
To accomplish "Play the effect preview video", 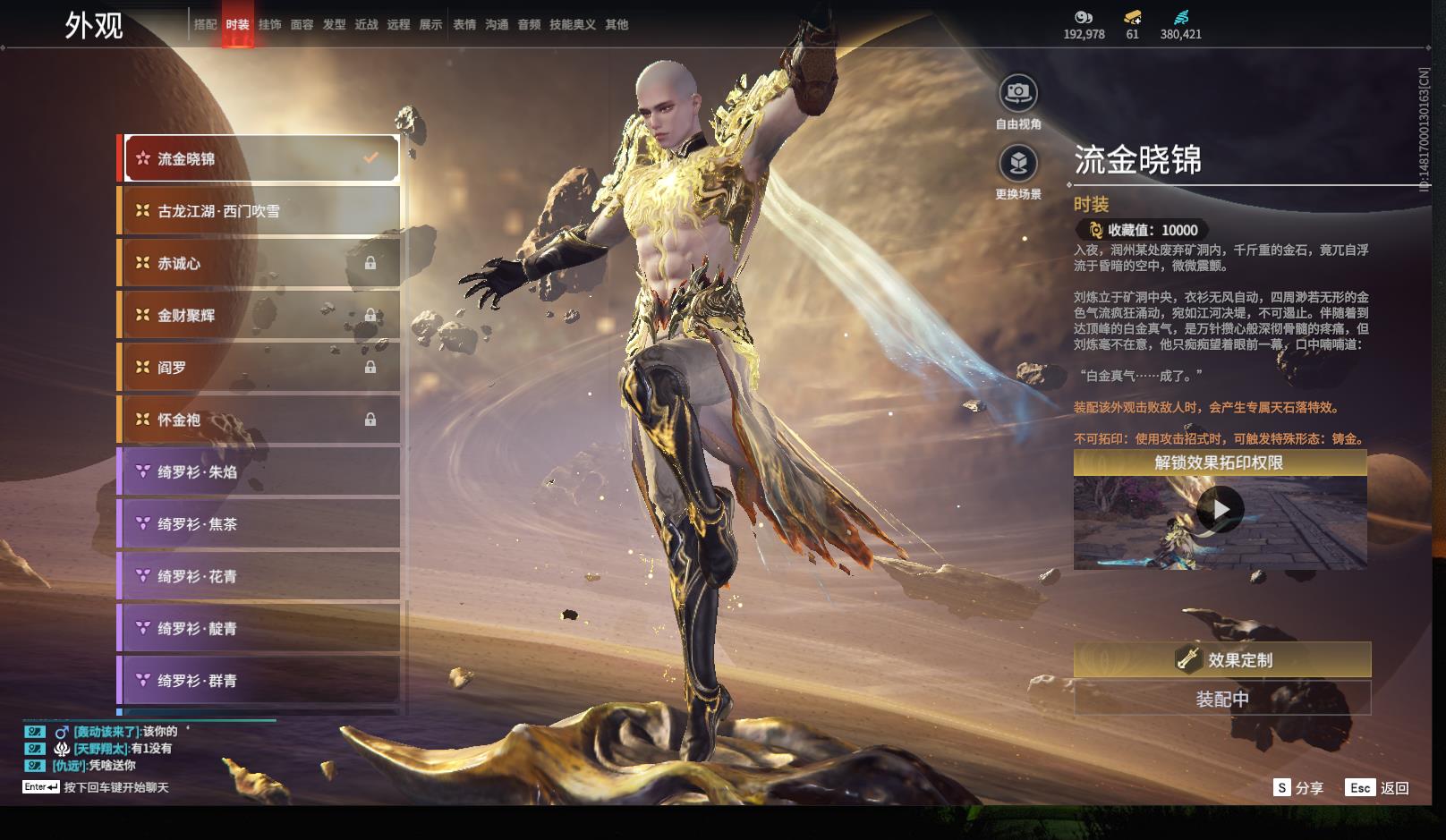I will [1220, 510].
